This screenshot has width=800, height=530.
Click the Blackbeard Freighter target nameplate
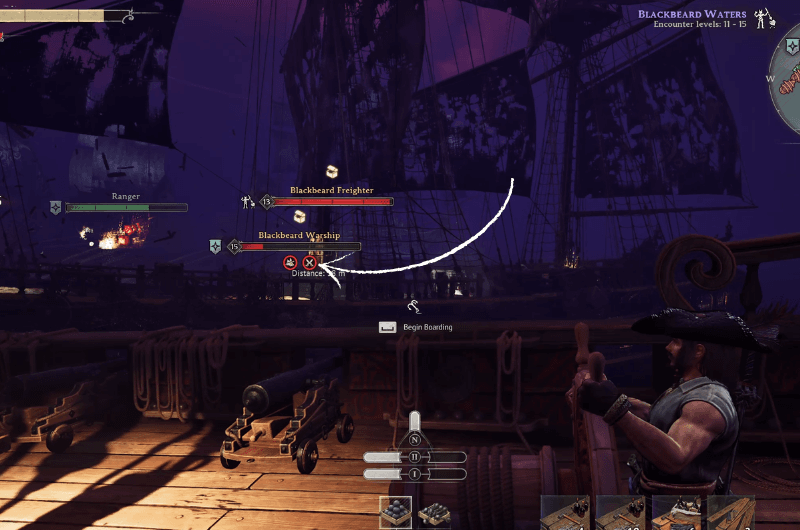tap(332, 190)
